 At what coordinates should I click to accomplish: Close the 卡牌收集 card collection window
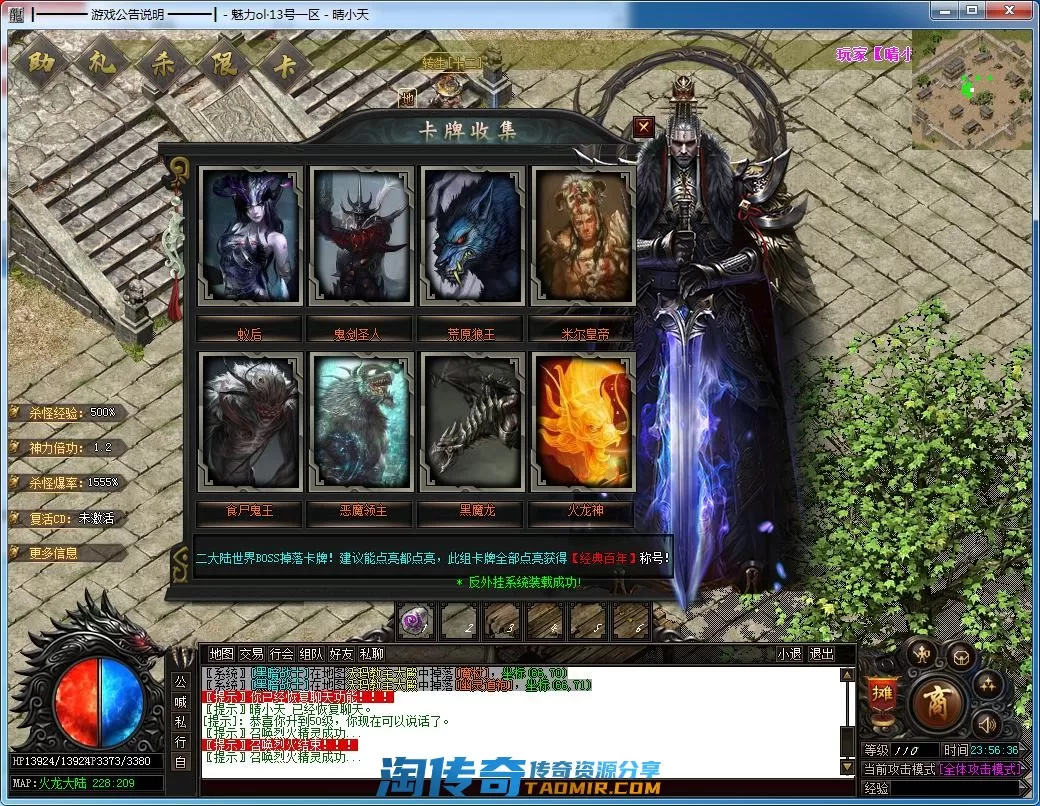(644, 127)
